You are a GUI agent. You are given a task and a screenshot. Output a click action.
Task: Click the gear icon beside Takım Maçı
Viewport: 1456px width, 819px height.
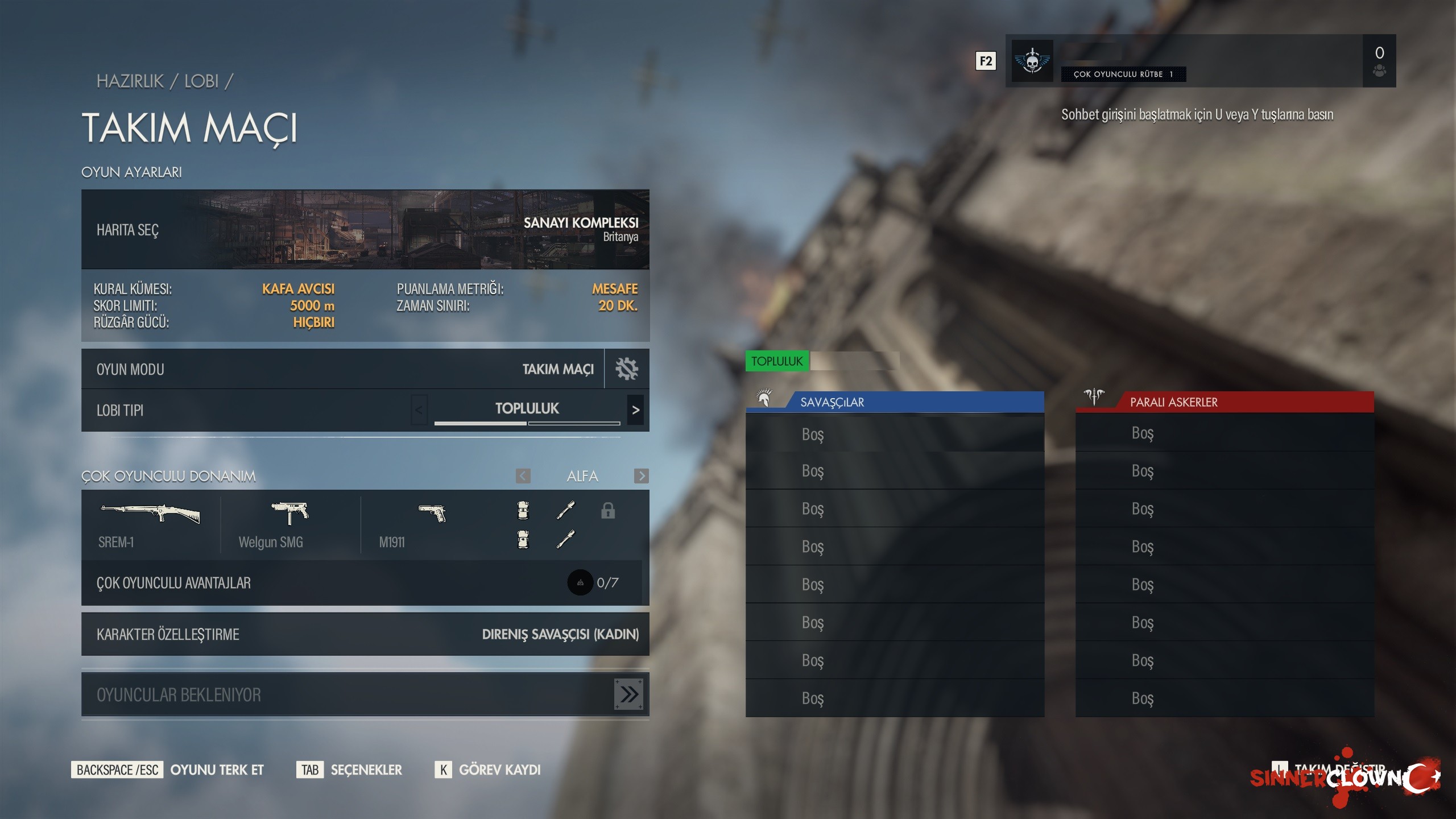click(x=627, y=369)
